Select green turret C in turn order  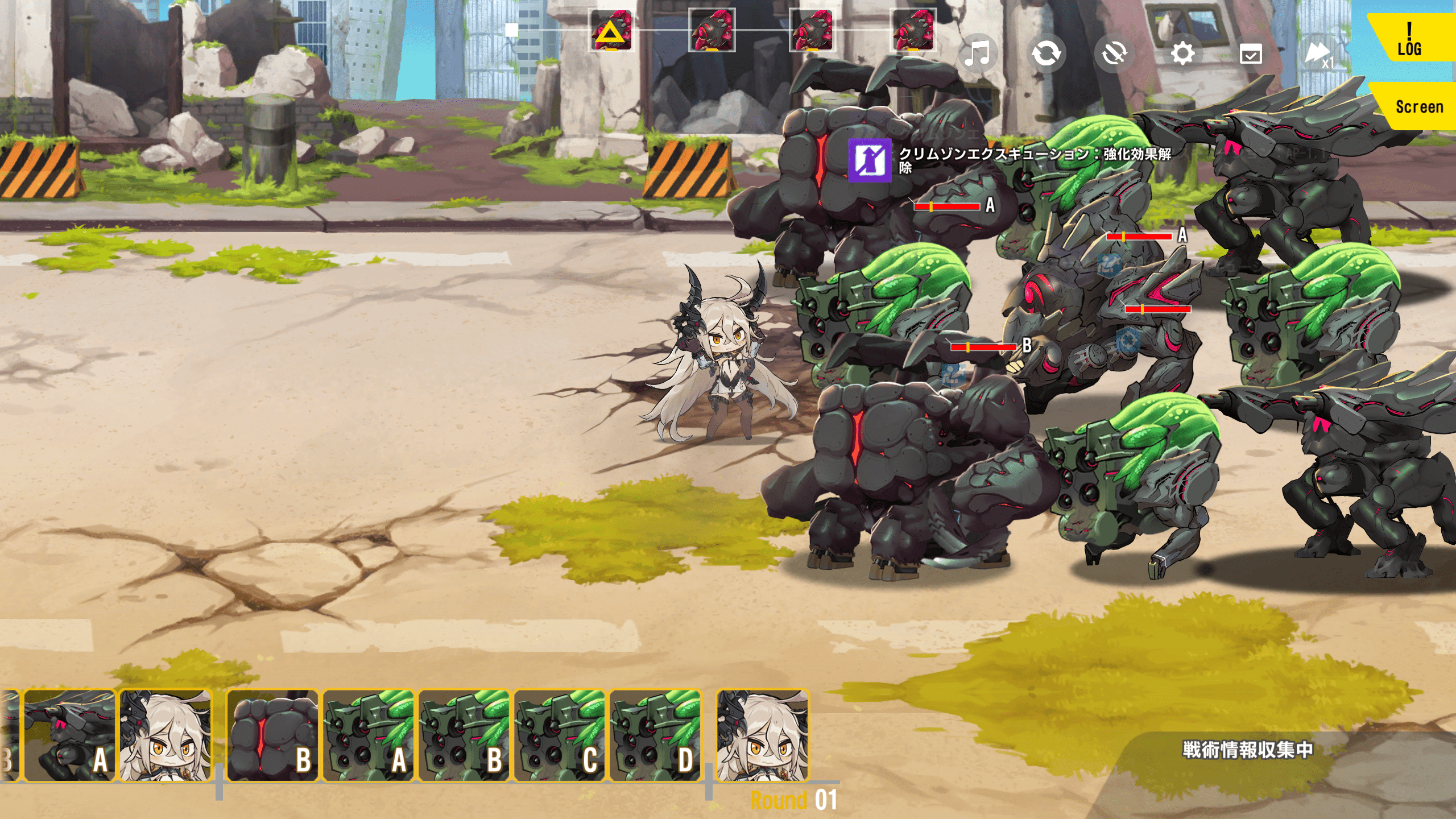click(560, 735)
